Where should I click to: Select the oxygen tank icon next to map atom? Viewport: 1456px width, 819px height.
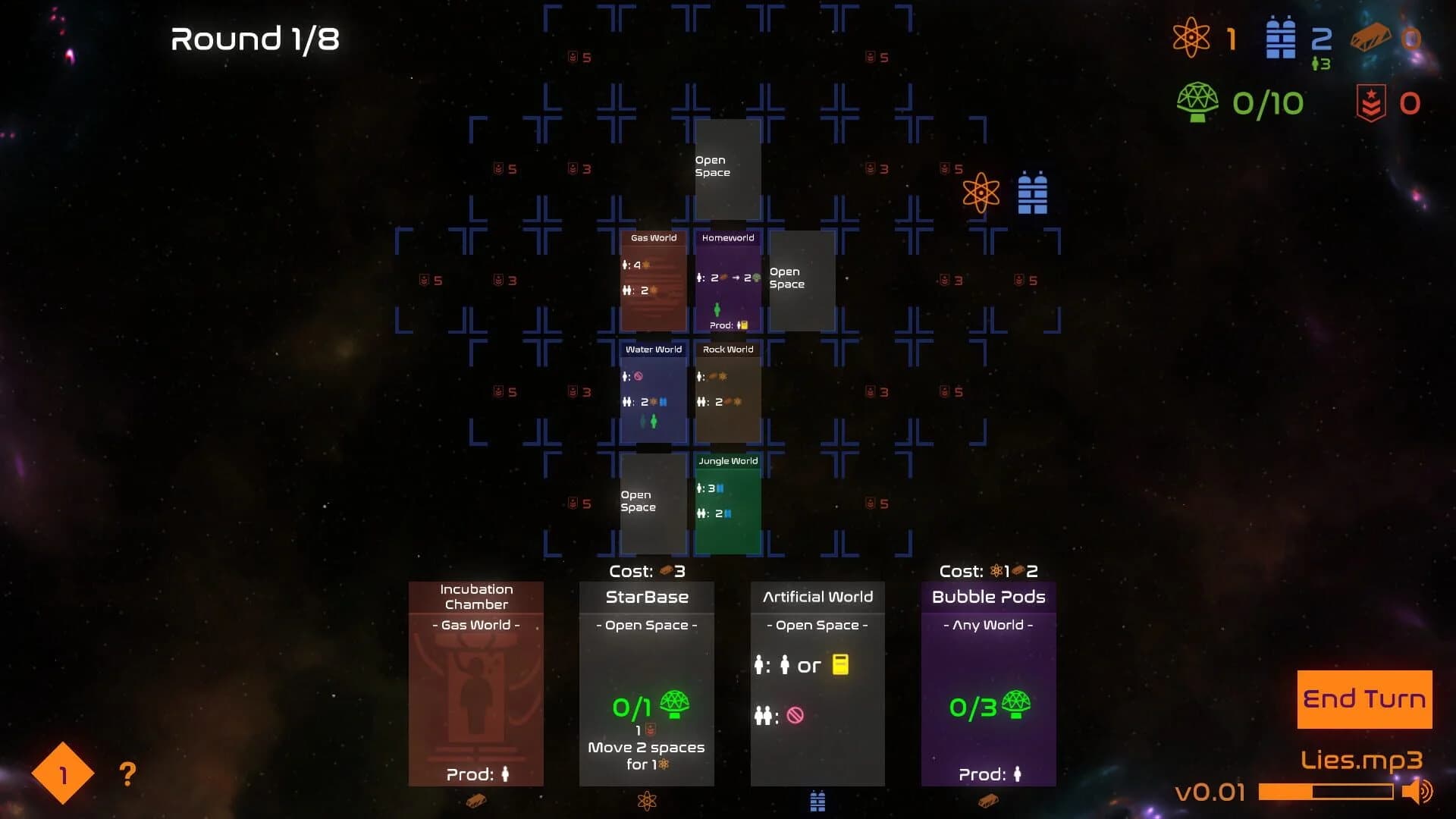[1033, 192]
